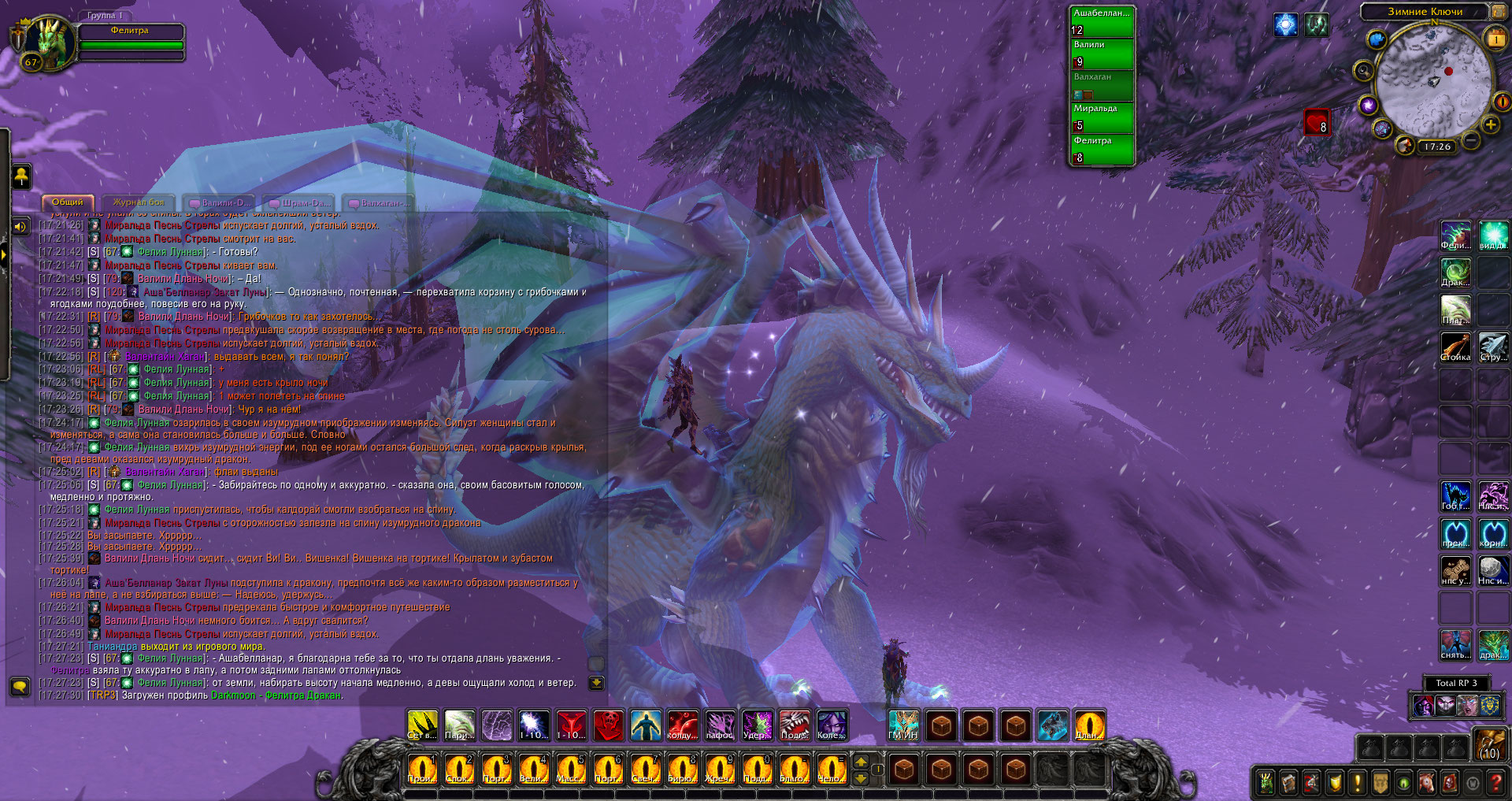Switch to the Общий chat tab
Viewport: 1512px width, 801px height.
point(68,202)
